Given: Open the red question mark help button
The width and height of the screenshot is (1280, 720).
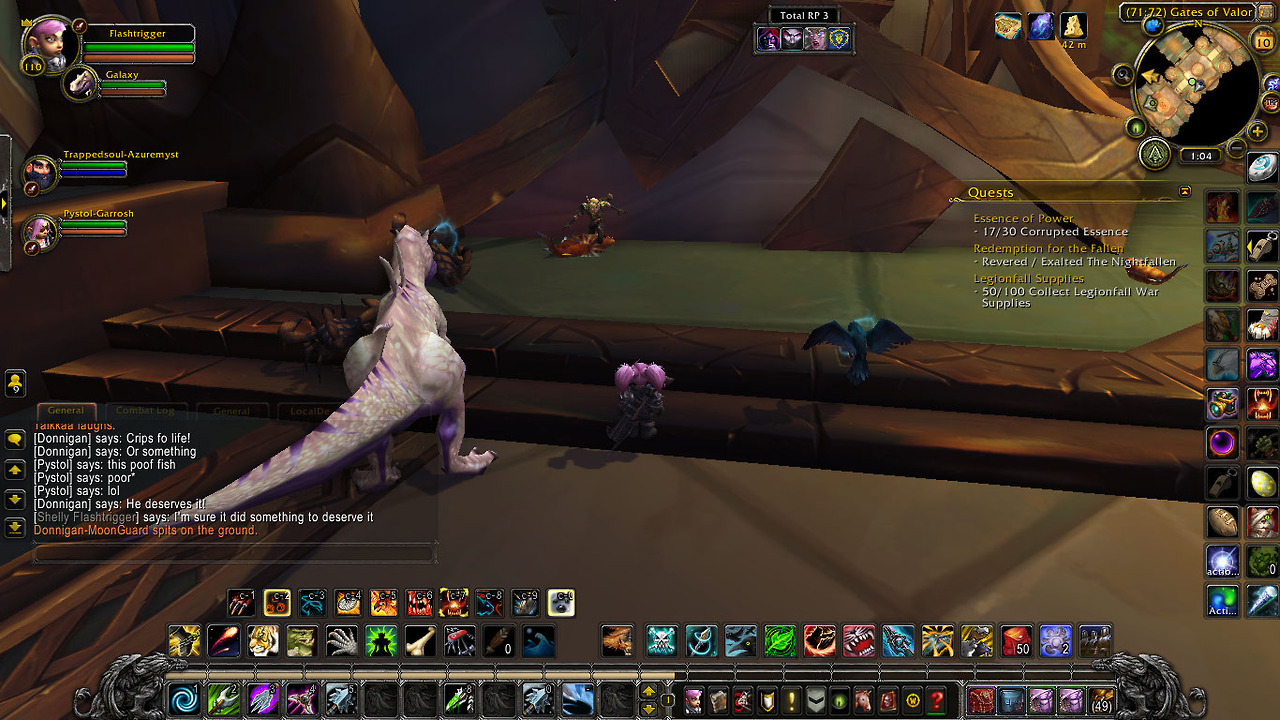Looking at the screenshot, I should [x=937, y=700].
